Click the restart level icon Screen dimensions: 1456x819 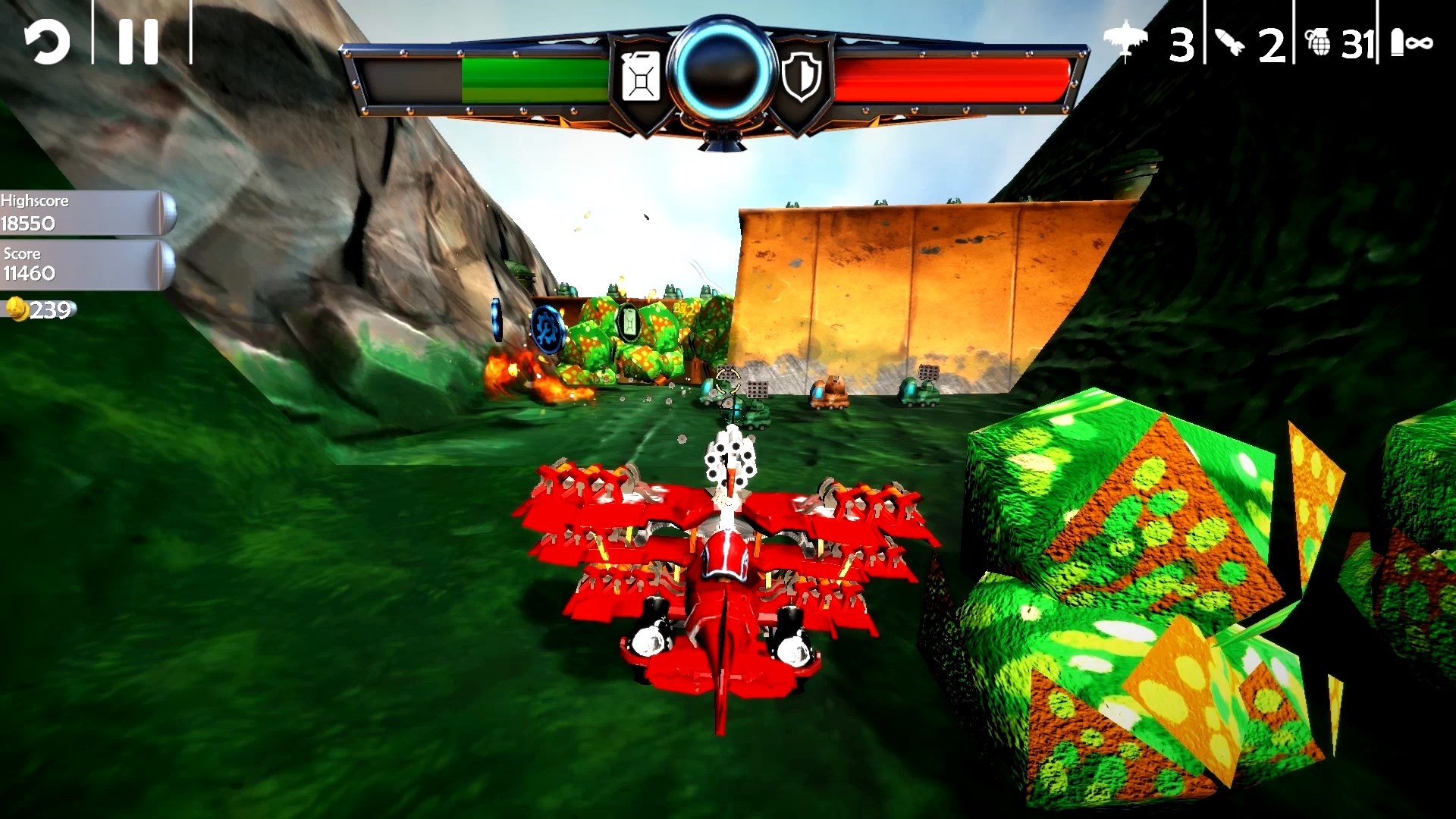[x=45, y=41]
